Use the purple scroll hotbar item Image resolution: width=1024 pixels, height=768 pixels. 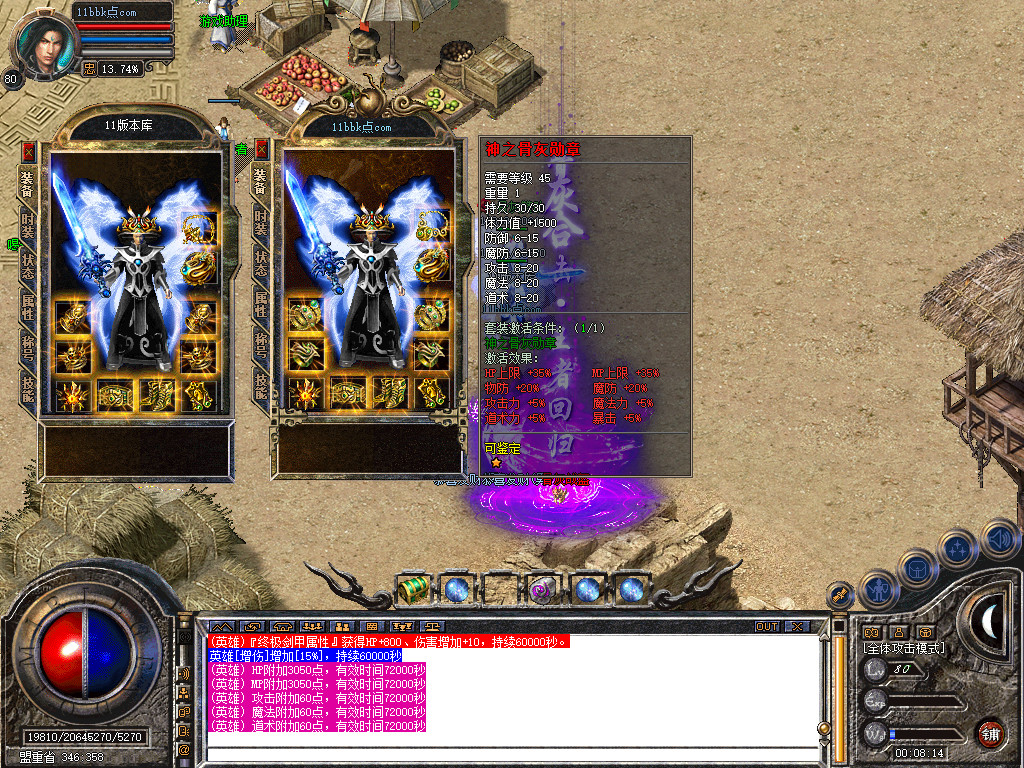click(x=542, y=589)
